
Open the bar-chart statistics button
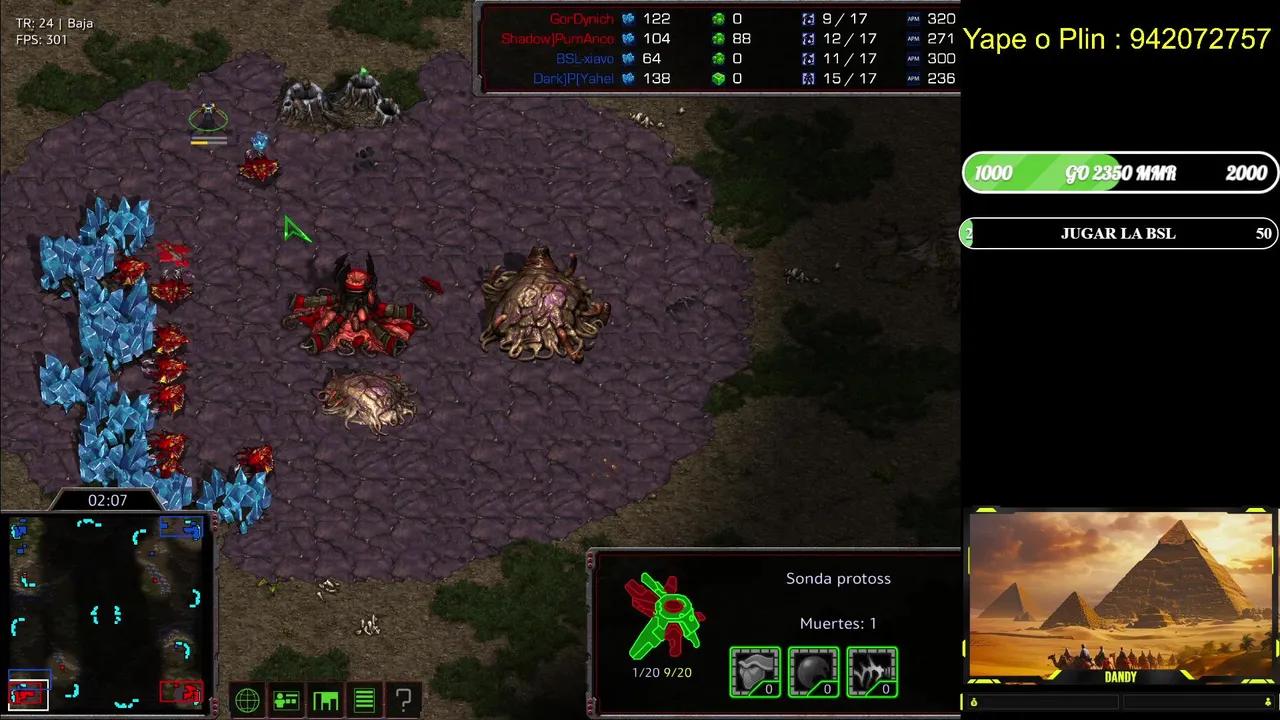pos(325,701)
